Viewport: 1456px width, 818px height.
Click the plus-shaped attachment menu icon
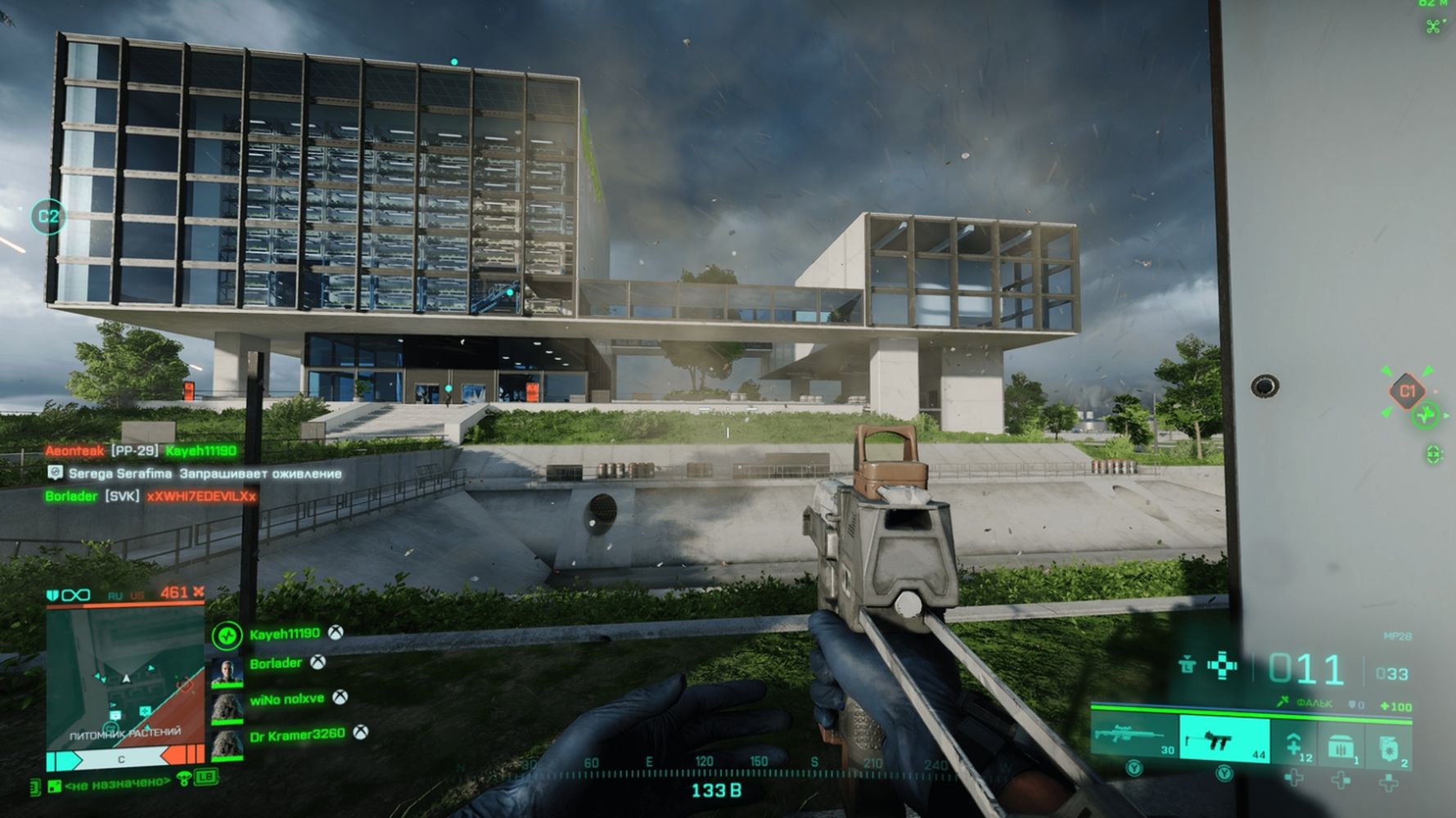coord(1223,665)
